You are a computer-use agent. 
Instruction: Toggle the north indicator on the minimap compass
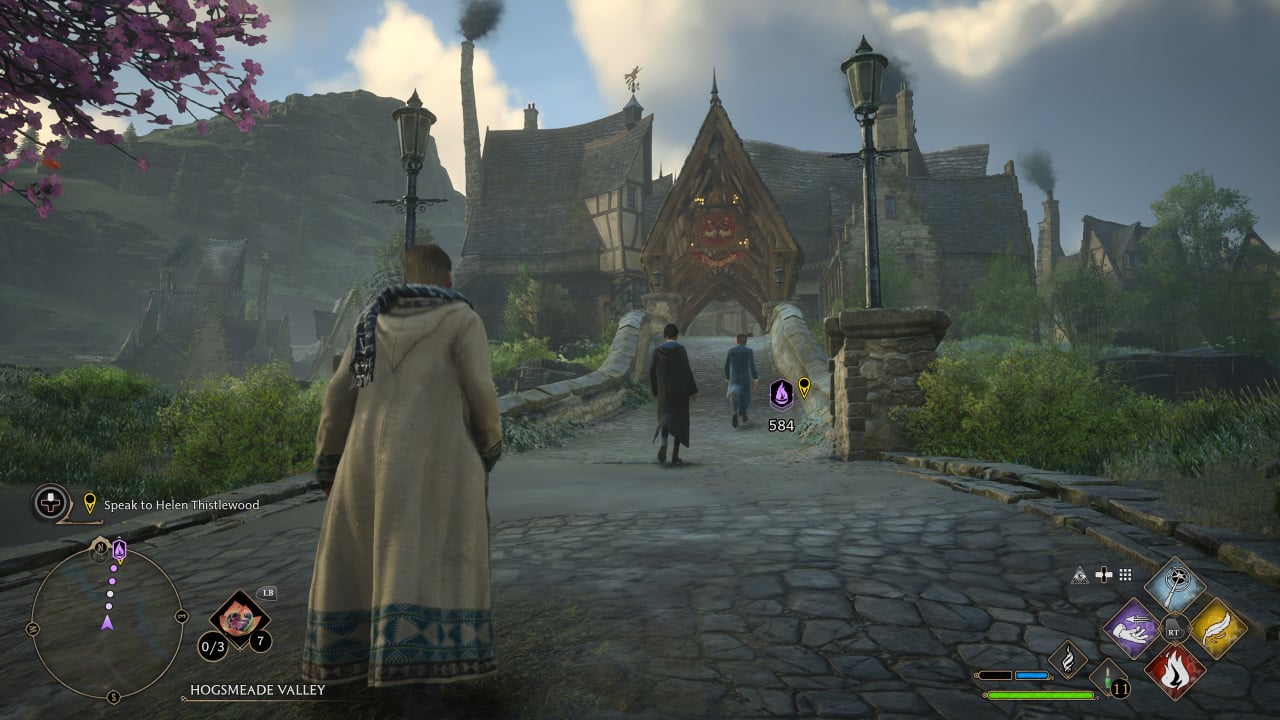point(102,547)
